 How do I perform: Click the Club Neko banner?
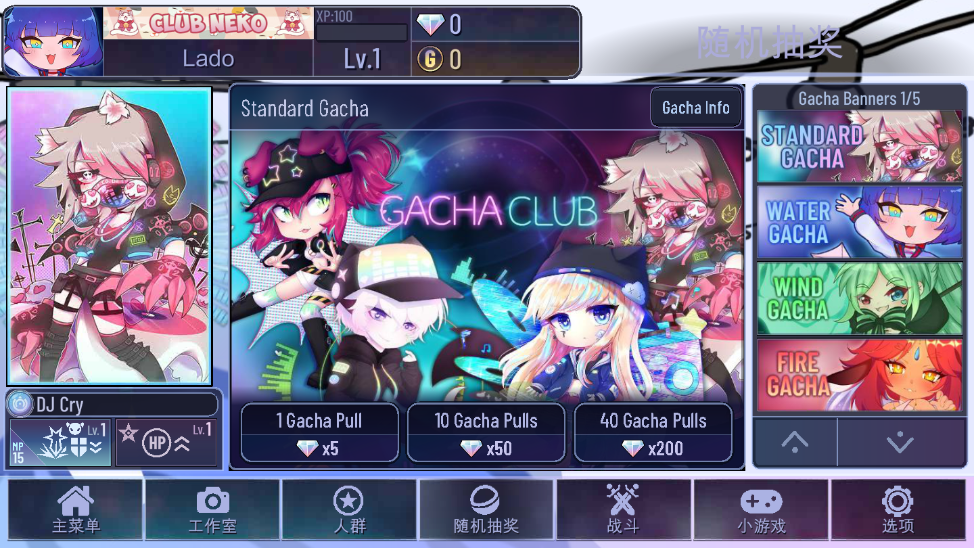coord(208,23)
